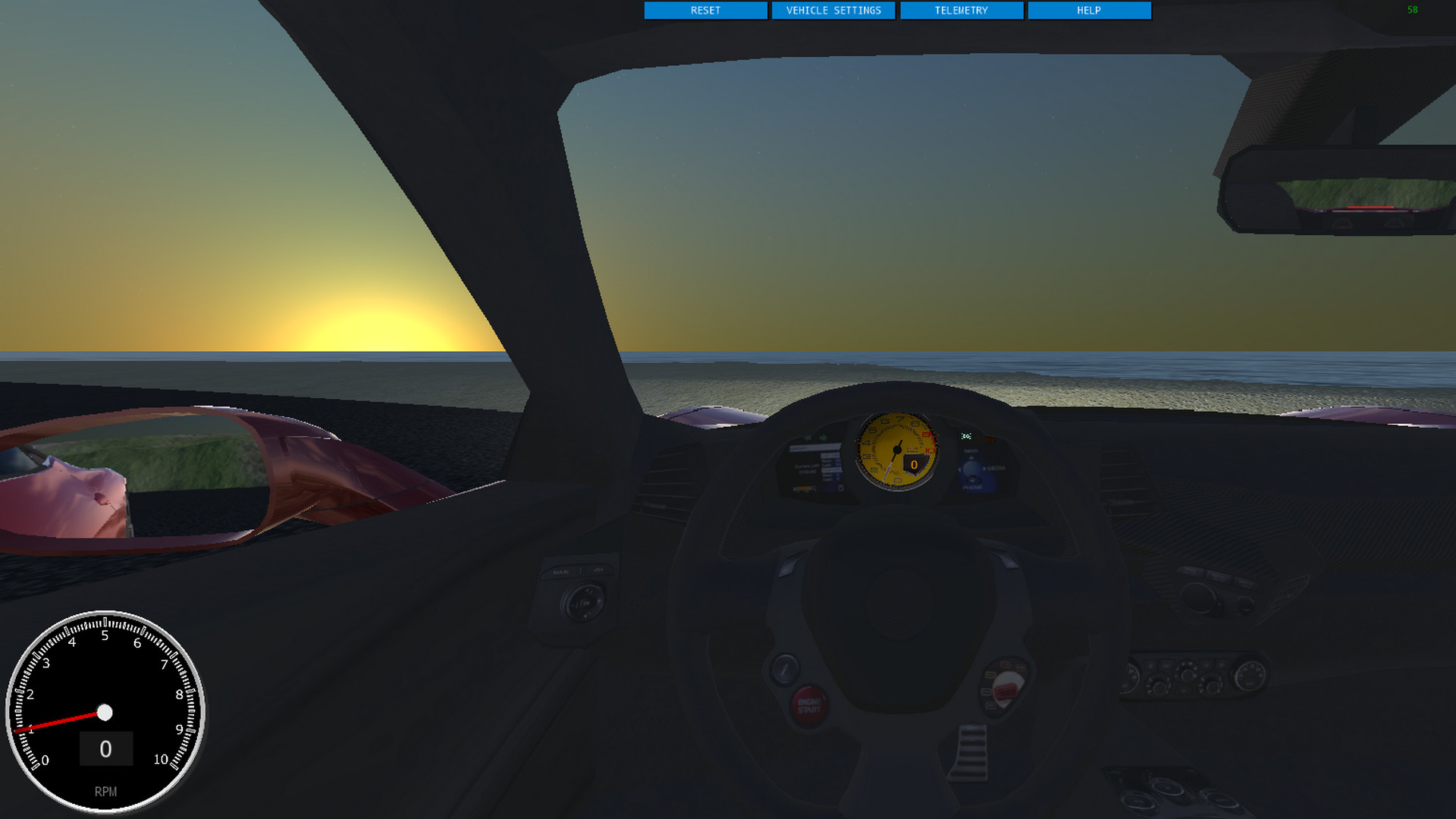
Task: Click the RESET button
Action: (705, 11)
